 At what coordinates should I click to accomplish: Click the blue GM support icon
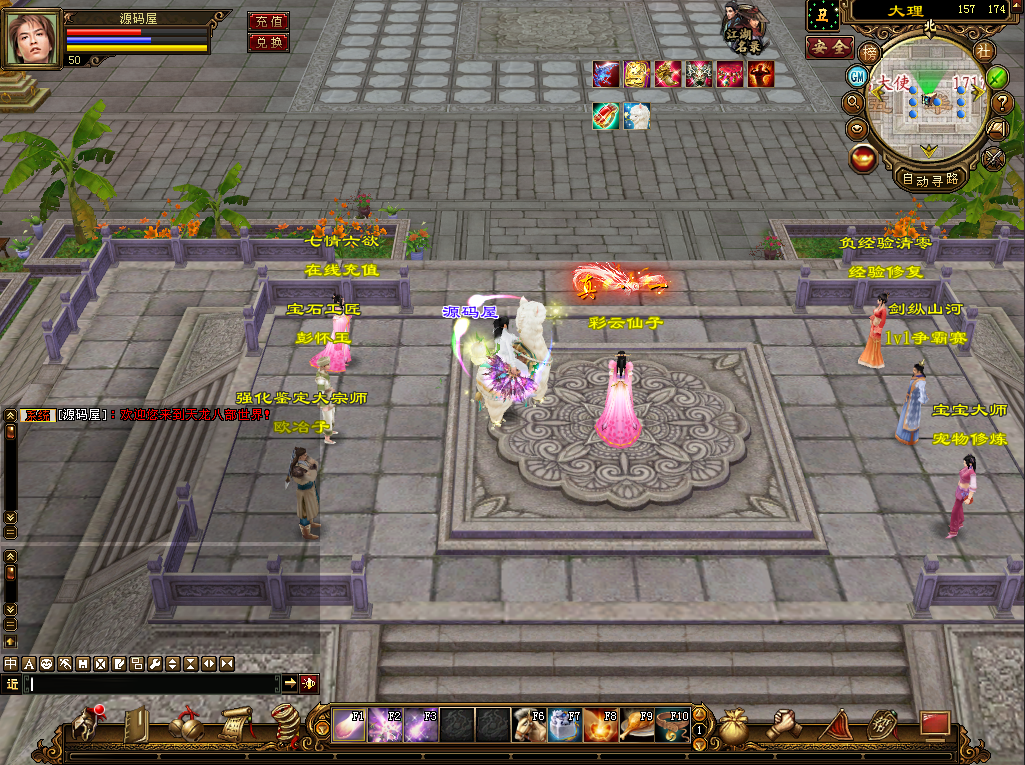pyautogui.click(x=857, y=76)
